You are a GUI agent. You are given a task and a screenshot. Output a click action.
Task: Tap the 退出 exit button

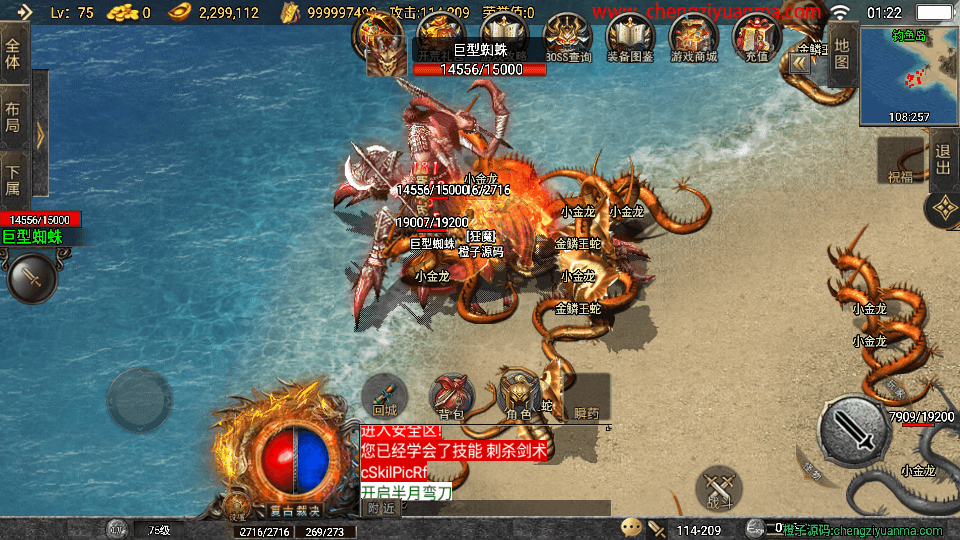pos(943,160)
